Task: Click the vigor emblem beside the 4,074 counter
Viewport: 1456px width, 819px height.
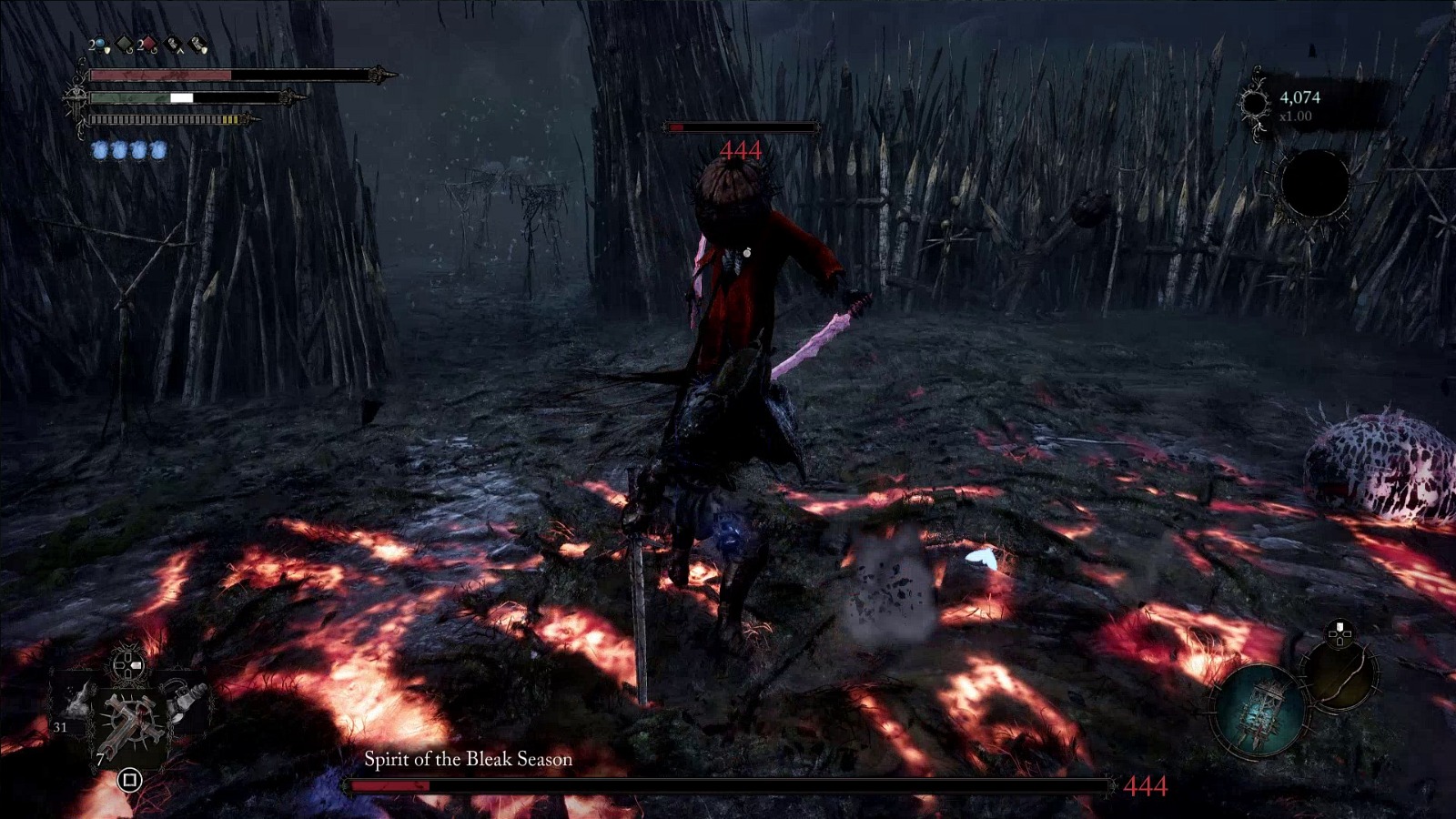Action: pyautogui.click(x=1255, y=104)
